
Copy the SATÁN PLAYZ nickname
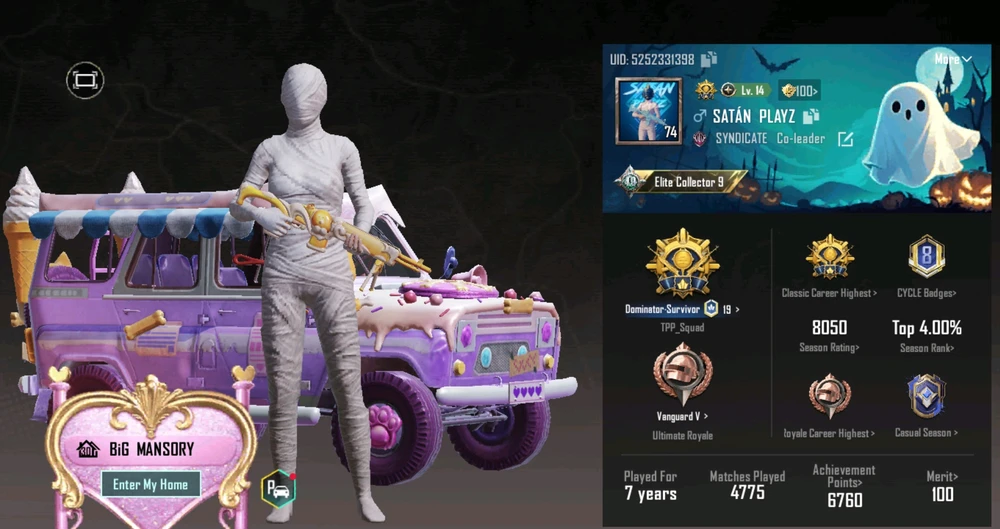(x=811, y=116)
